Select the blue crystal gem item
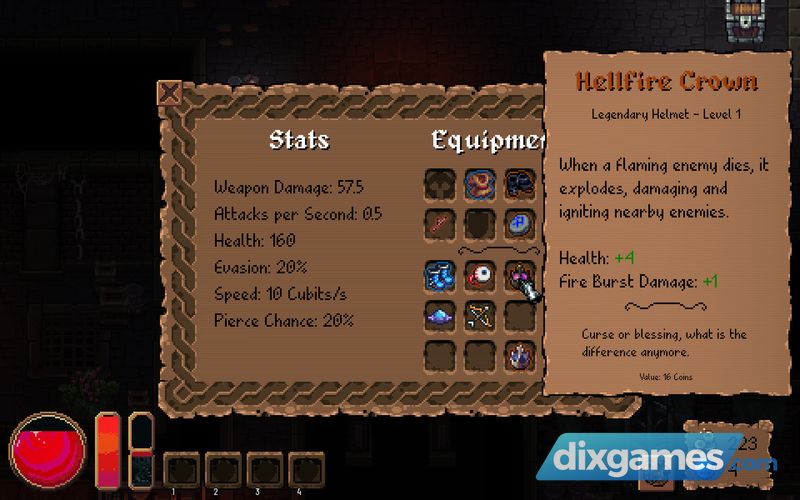The image size is (800, 500). (x=440, y=316)
